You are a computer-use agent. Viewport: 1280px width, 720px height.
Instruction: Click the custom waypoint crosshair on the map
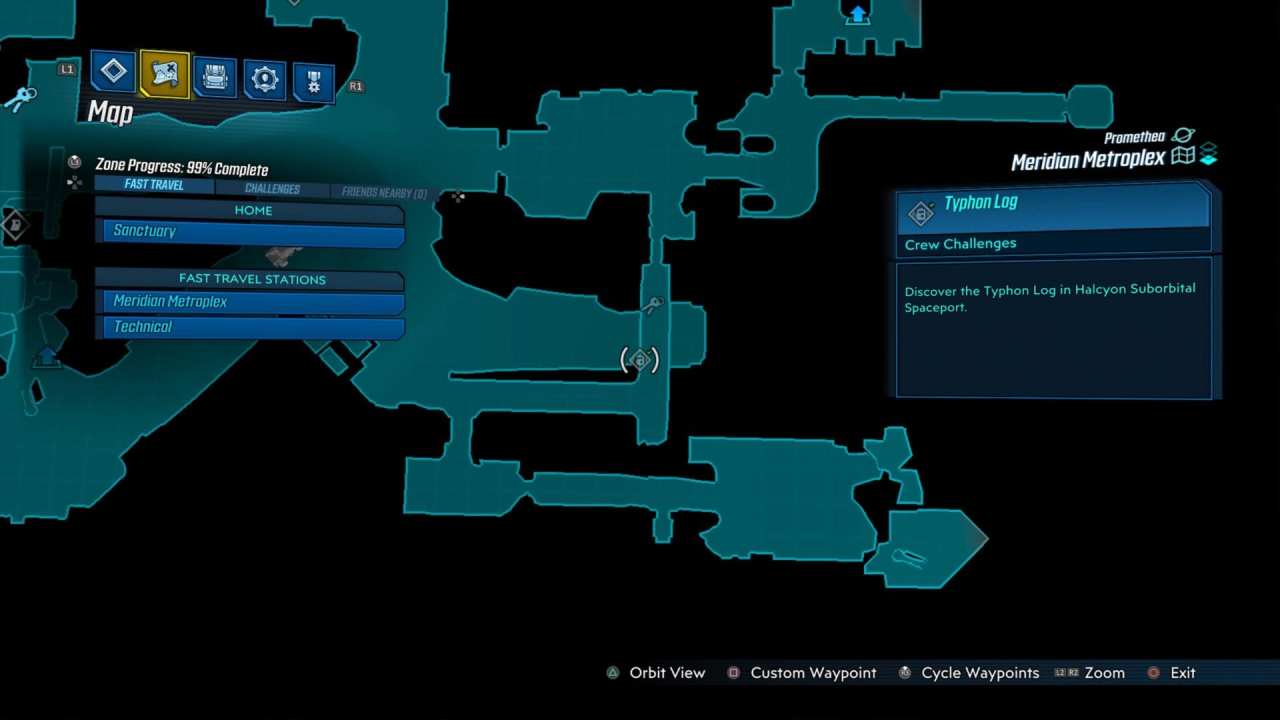pos(457,196)
